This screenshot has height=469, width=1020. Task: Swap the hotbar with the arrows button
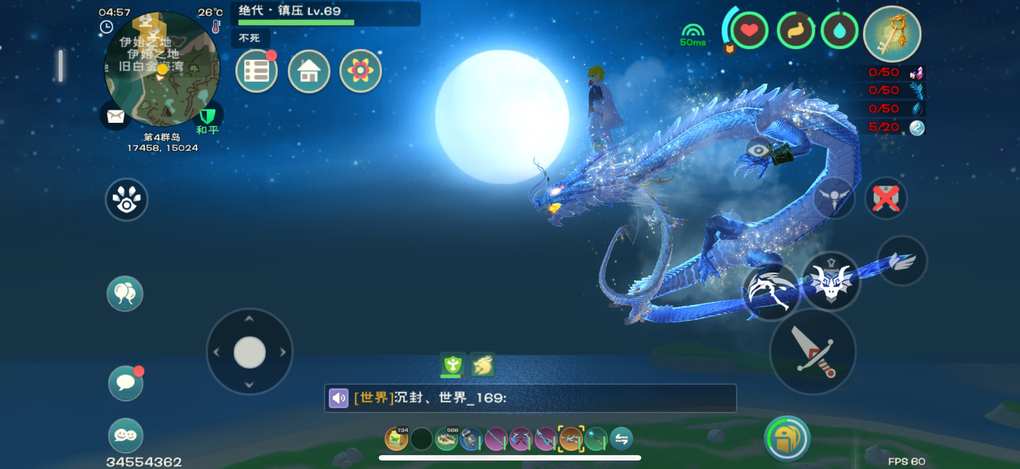[621, 438]
